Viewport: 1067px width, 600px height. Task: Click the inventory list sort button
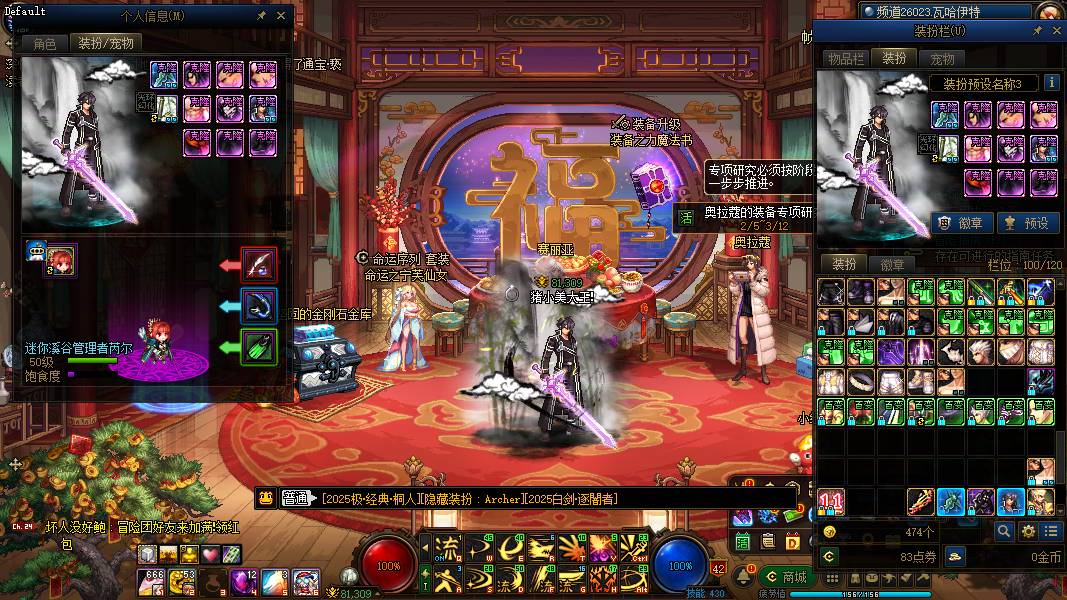tap(1051, 531)
